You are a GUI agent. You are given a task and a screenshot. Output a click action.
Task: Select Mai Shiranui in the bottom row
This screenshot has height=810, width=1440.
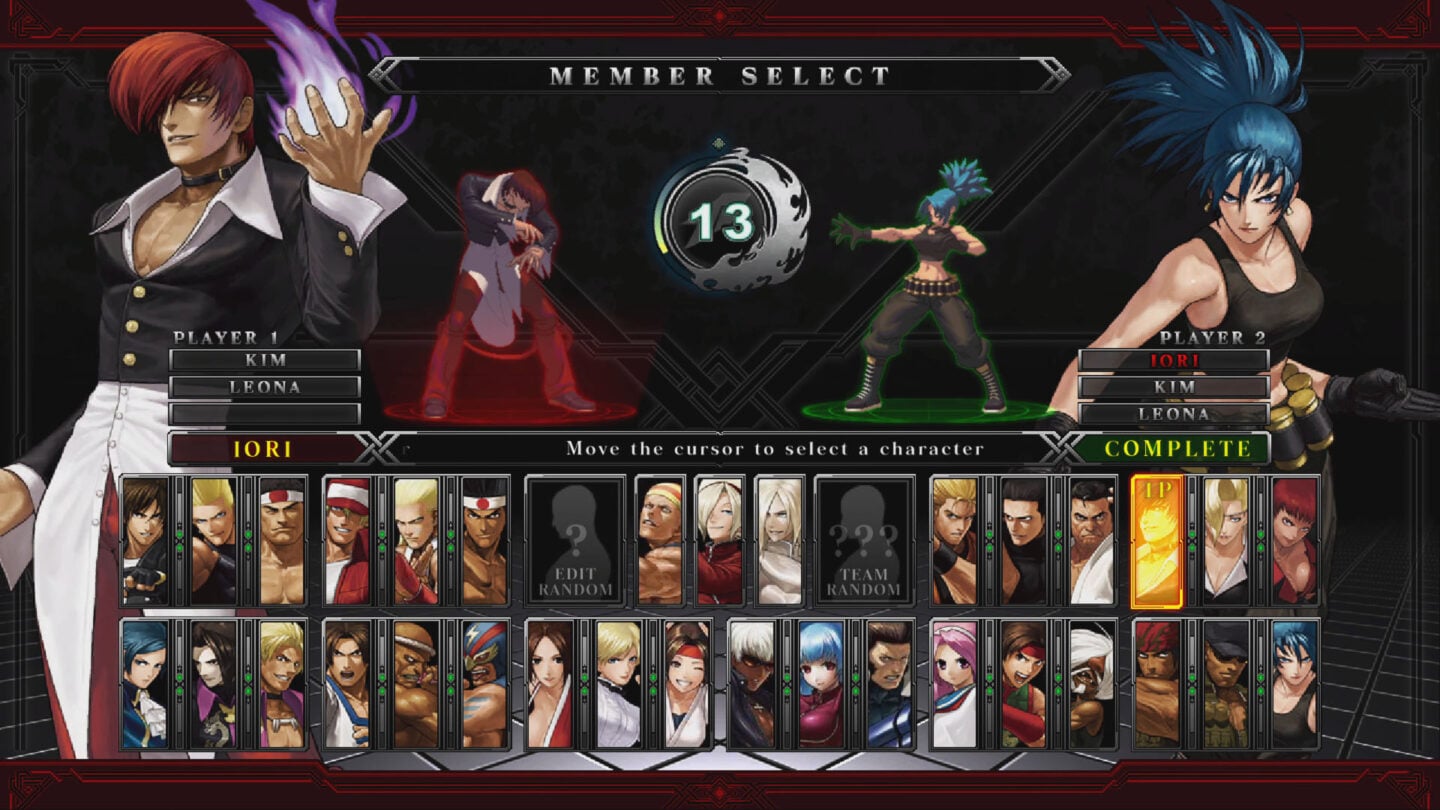548,685
